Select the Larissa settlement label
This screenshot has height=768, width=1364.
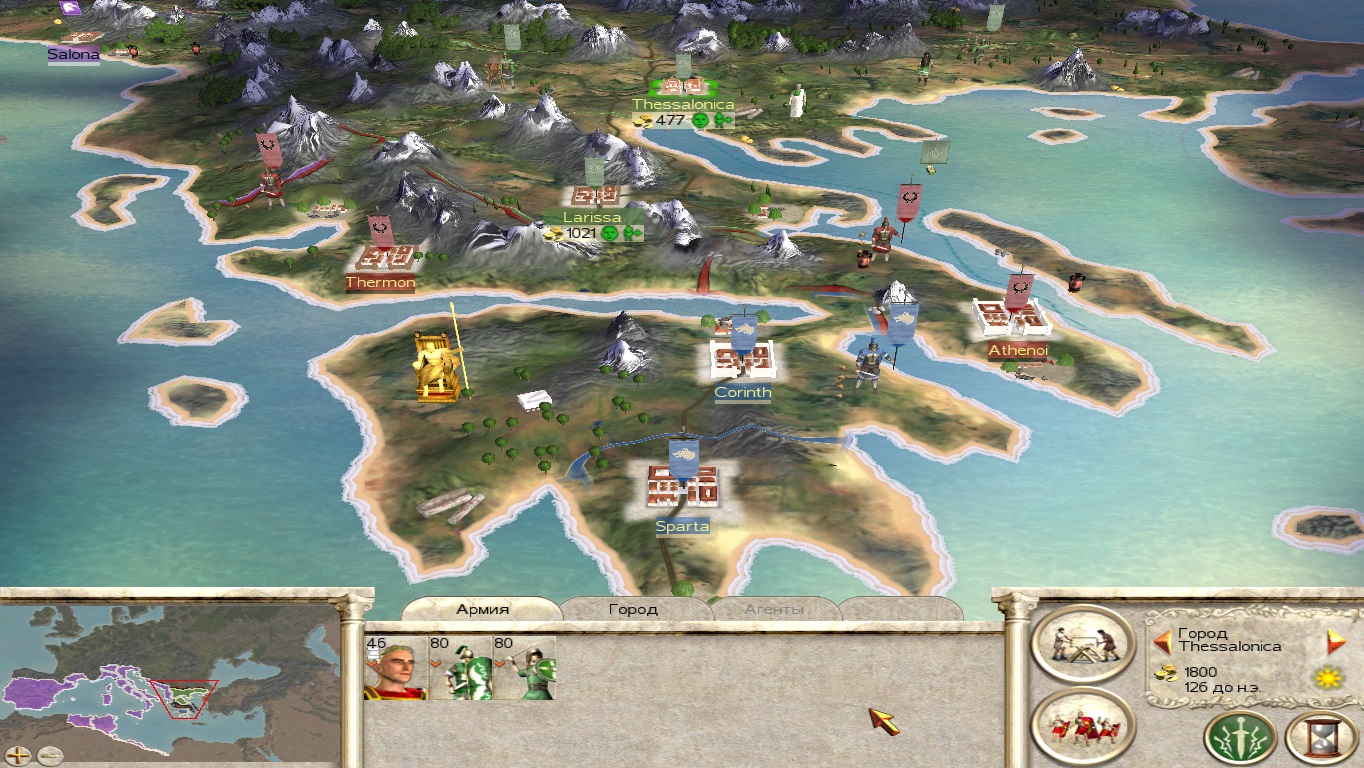[x=592, y=217]
